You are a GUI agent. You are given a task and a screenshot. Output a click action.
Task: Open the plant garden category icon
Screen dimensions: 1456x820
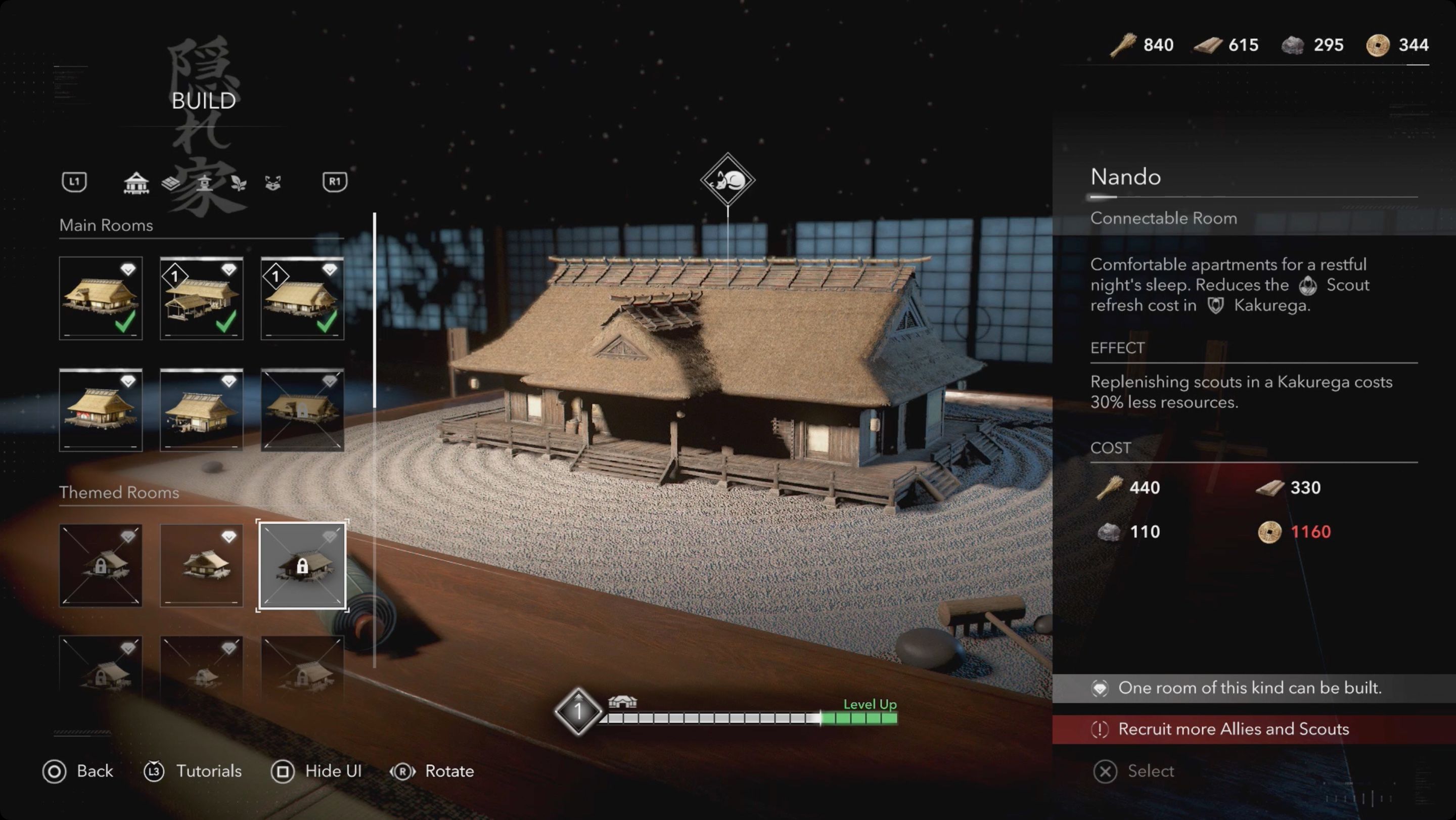239,182
